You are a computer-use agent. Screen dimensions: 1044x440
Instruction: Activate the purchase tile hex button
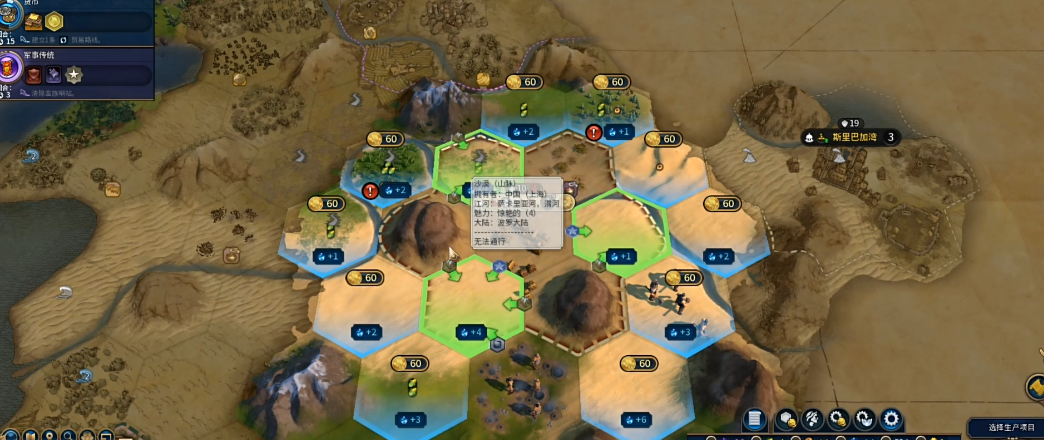tap(787, 419)
